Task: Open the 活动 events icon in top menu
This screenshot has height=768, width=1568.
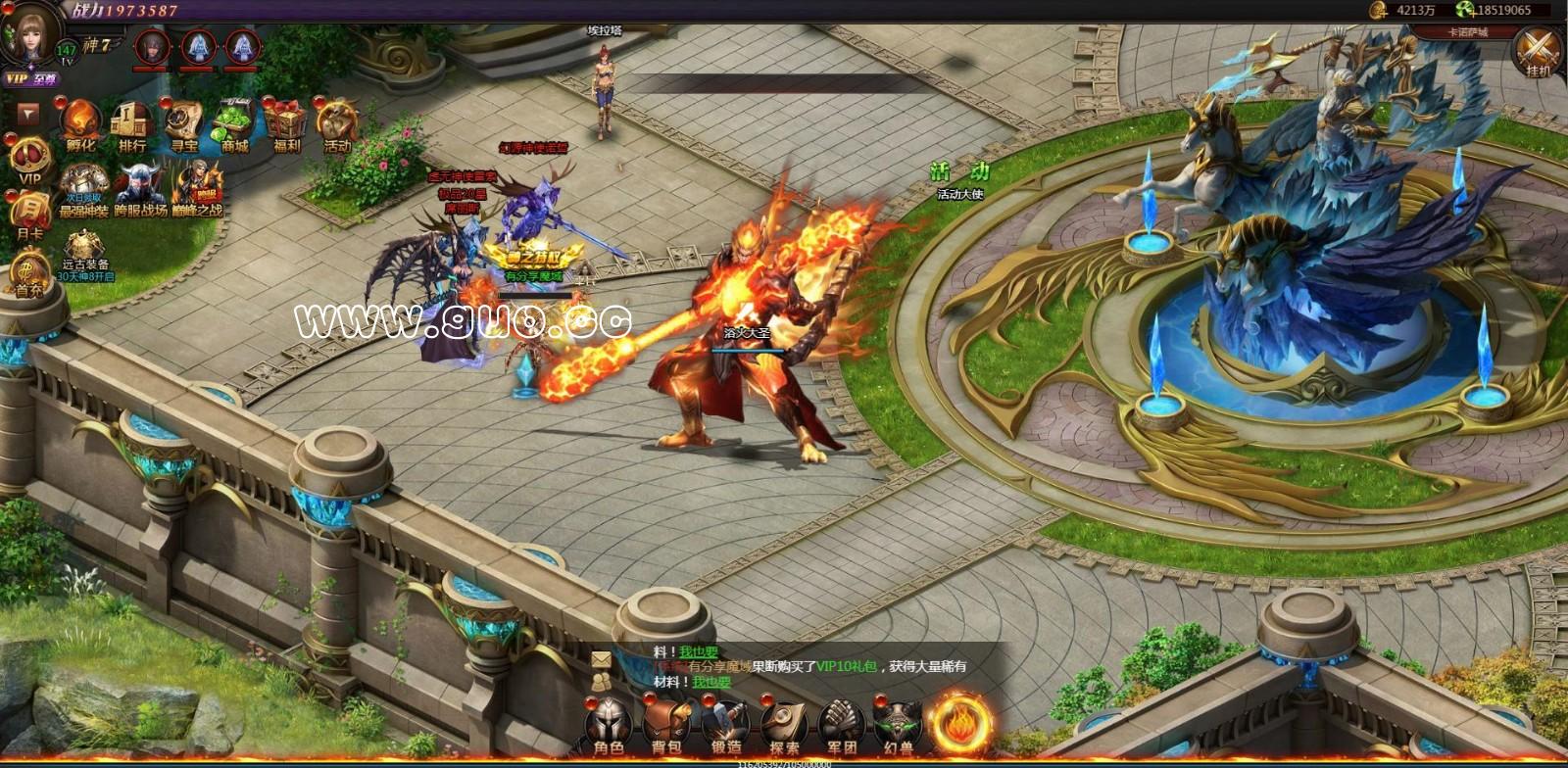Action: coord(337,125)
